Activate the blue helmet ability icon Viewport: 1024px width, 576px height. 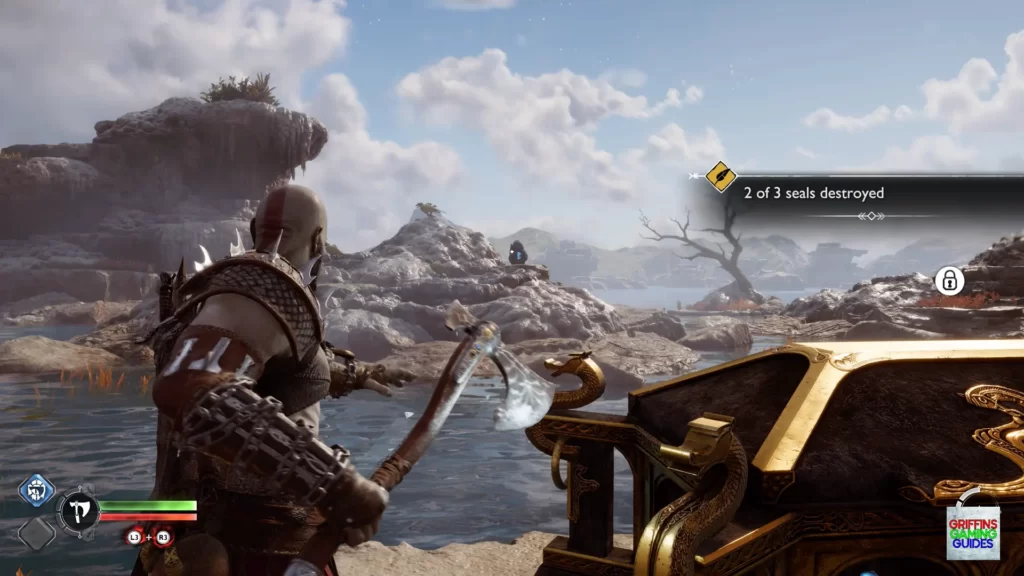(x=36, y=491)
